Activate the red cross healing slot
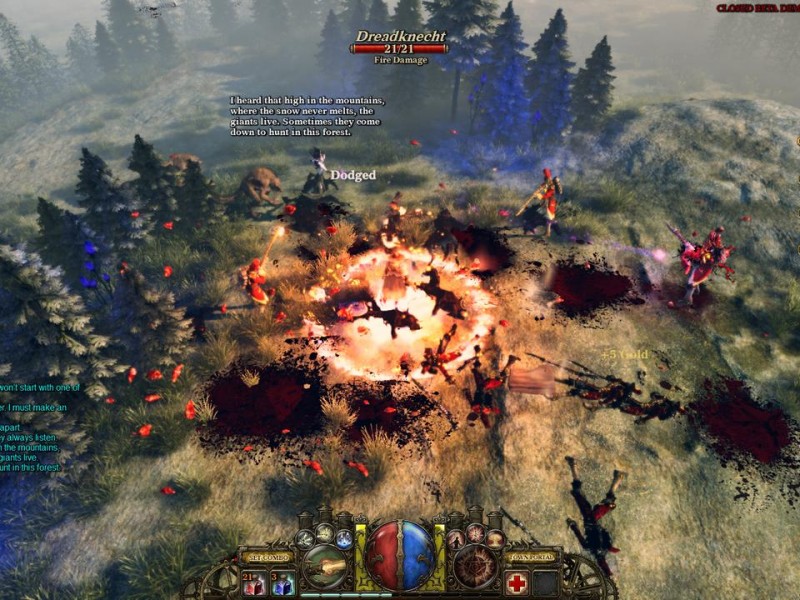This screenshot has width=800, height=600. pyautogui.click(x=517, y=583)
